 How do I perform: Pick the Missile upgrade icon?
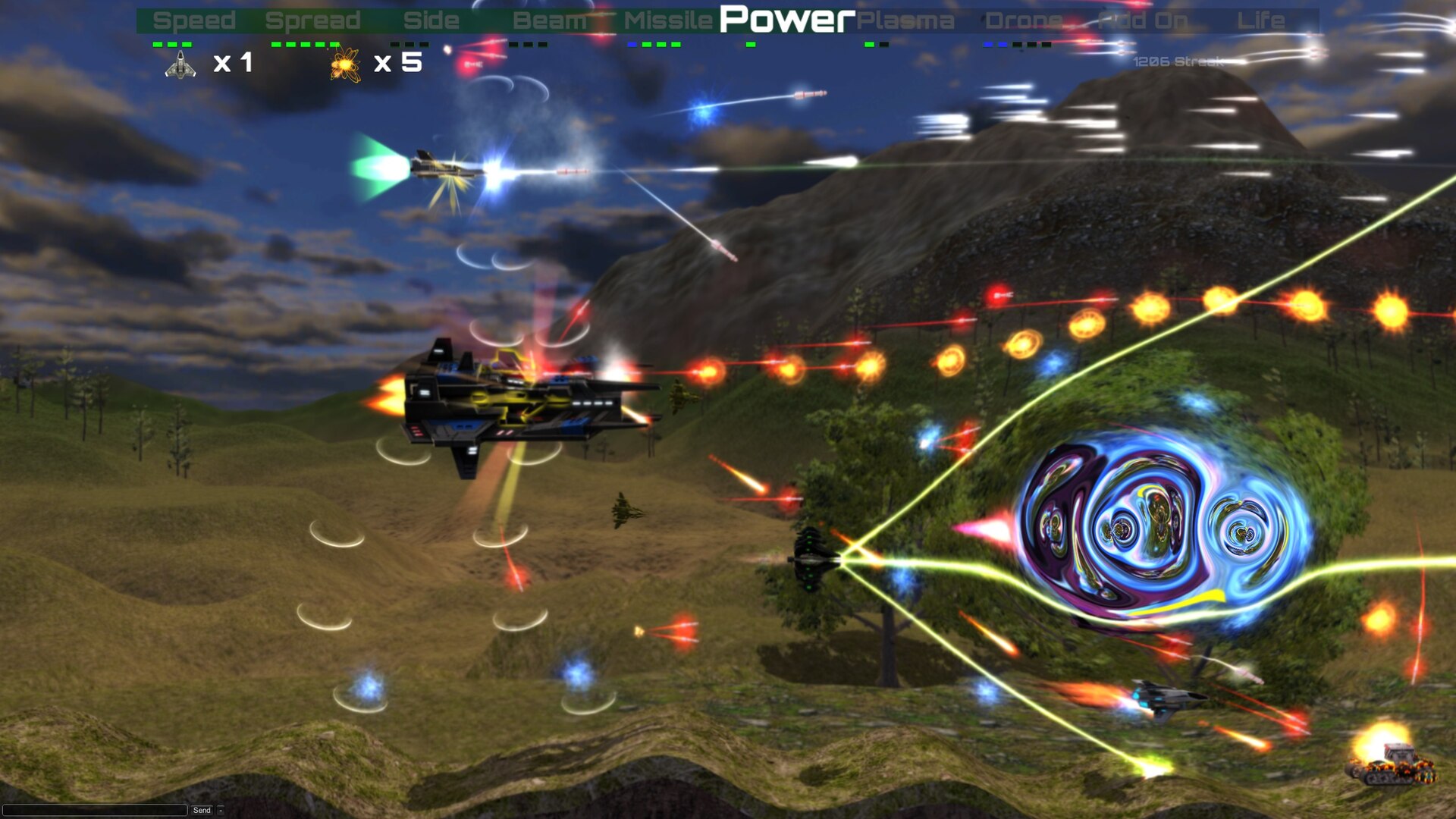tap(667, 20)
